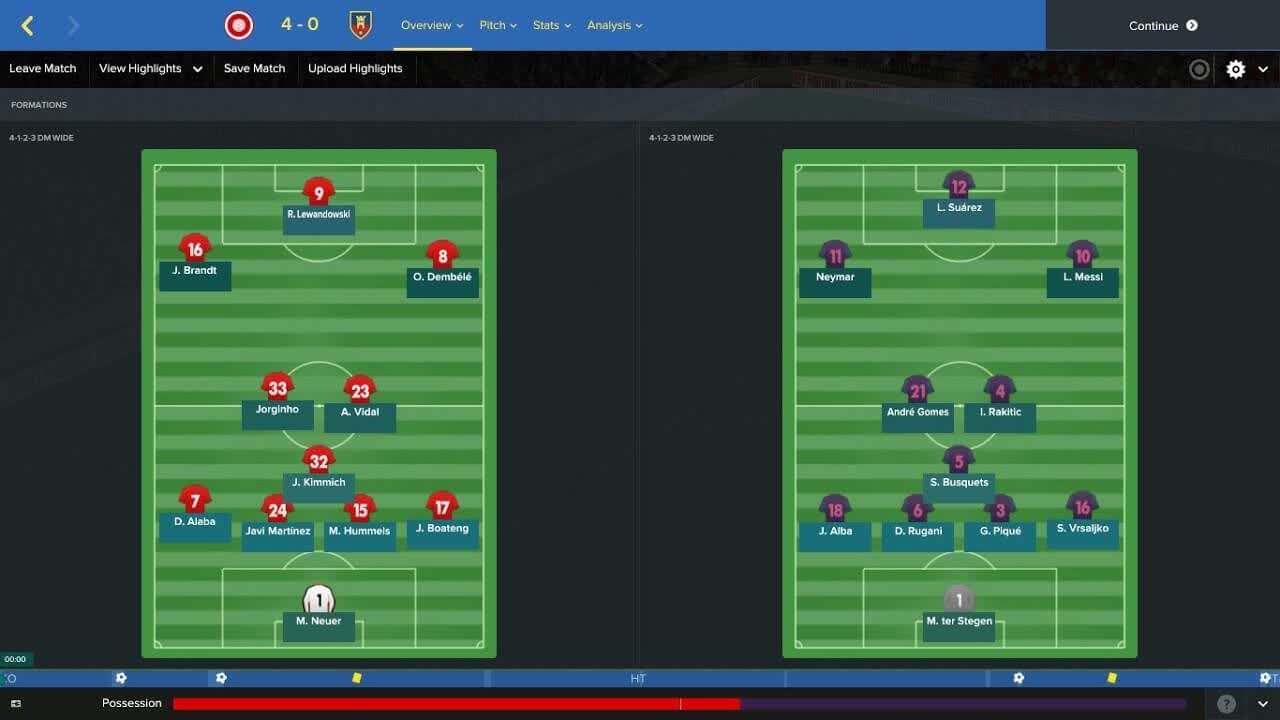Image resolution: width=1280 pixels, height=720 pixels.
Task: Expand the View Highlights dropdown
Action: (150, 69)
